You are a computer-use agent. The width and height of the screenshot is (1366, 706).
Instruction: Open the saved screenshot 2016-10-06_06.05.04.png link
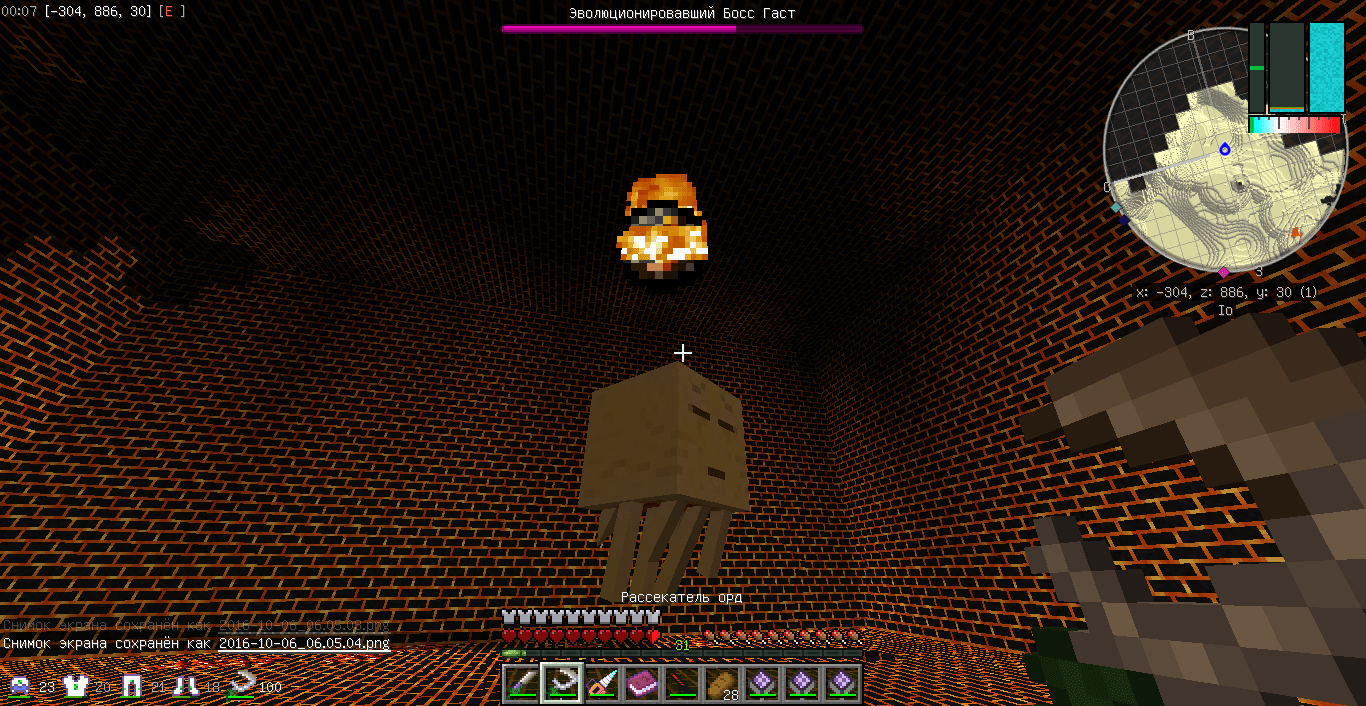pos(304,643)
